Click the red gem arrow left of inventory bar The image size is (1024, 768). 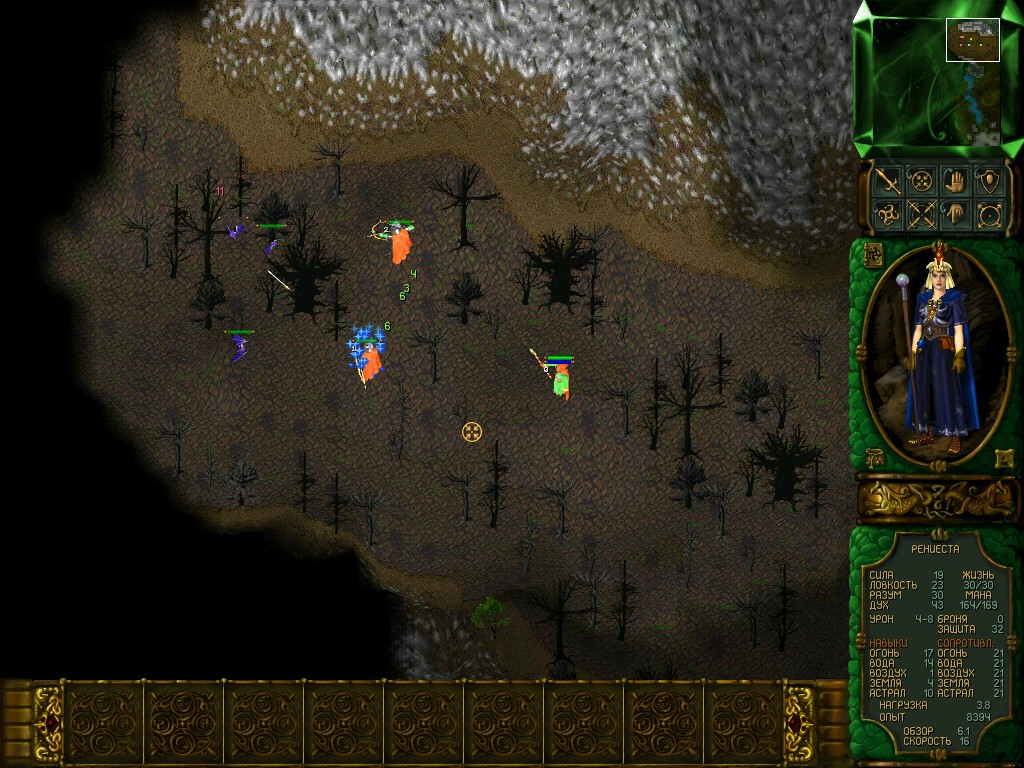[x=47, y=723]
